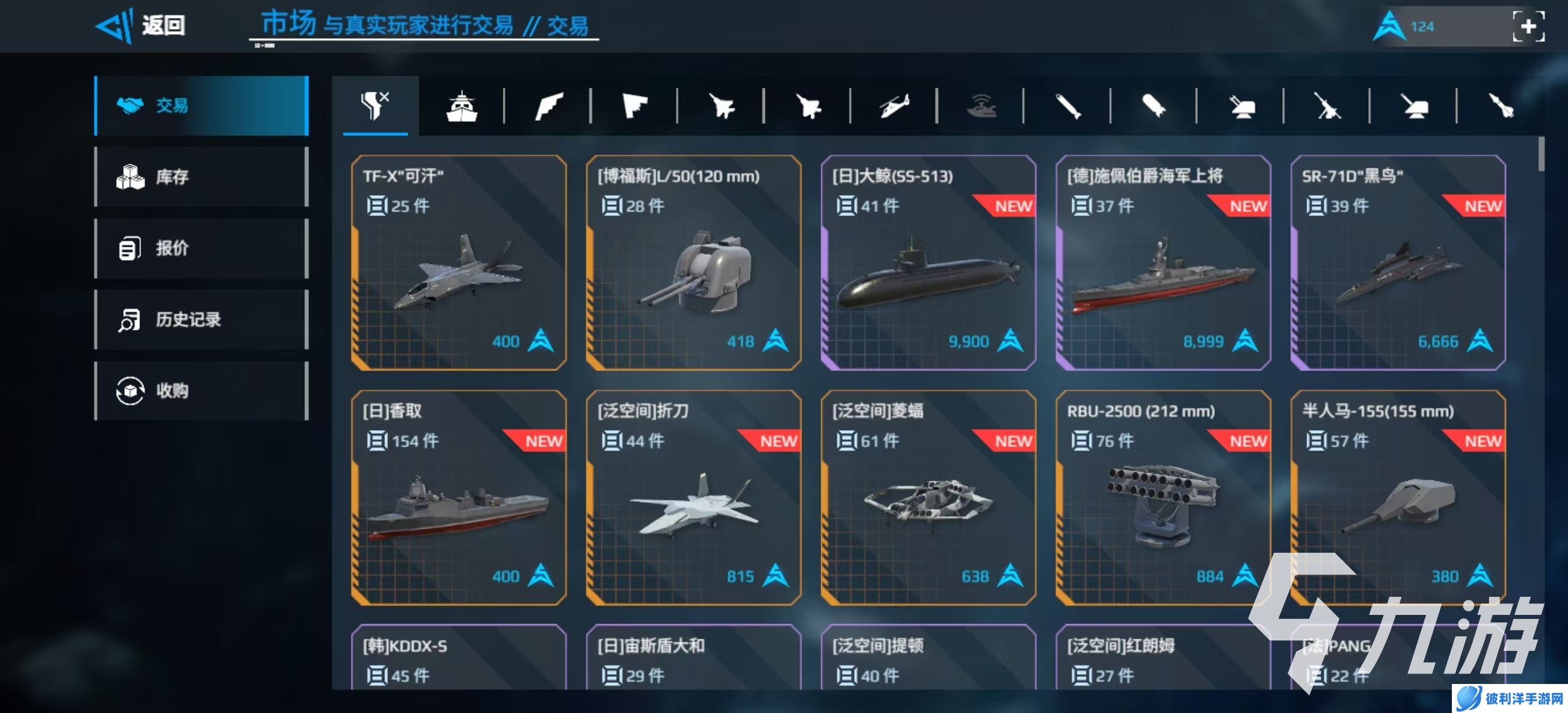Viewport: 1568px width, 713px height.
Task: Select the [德]施佩伯爵海军上将 ship listing
Action: click(1163, 263)
